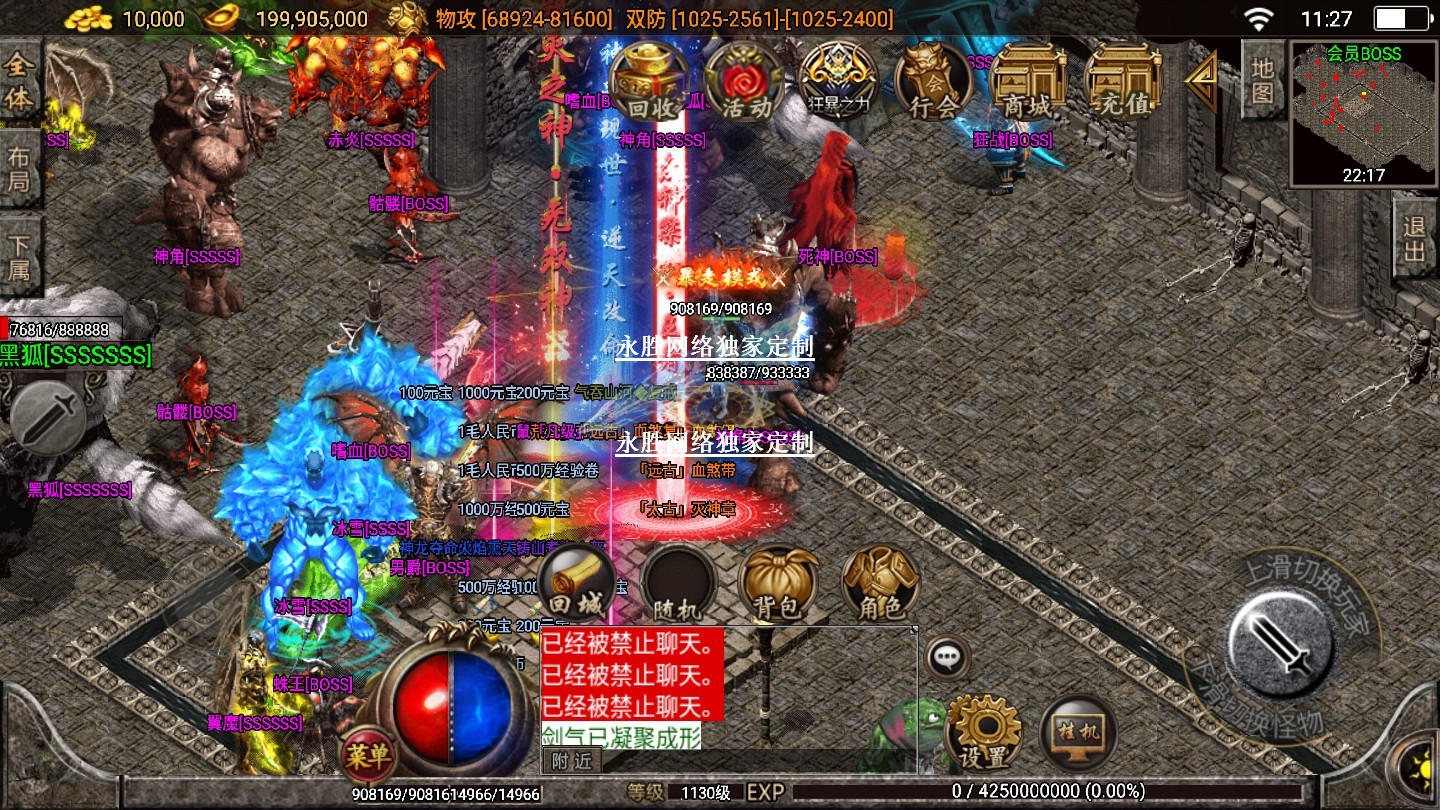Open the 背包 backpack

pyautogui.click(x=778, y=583)
